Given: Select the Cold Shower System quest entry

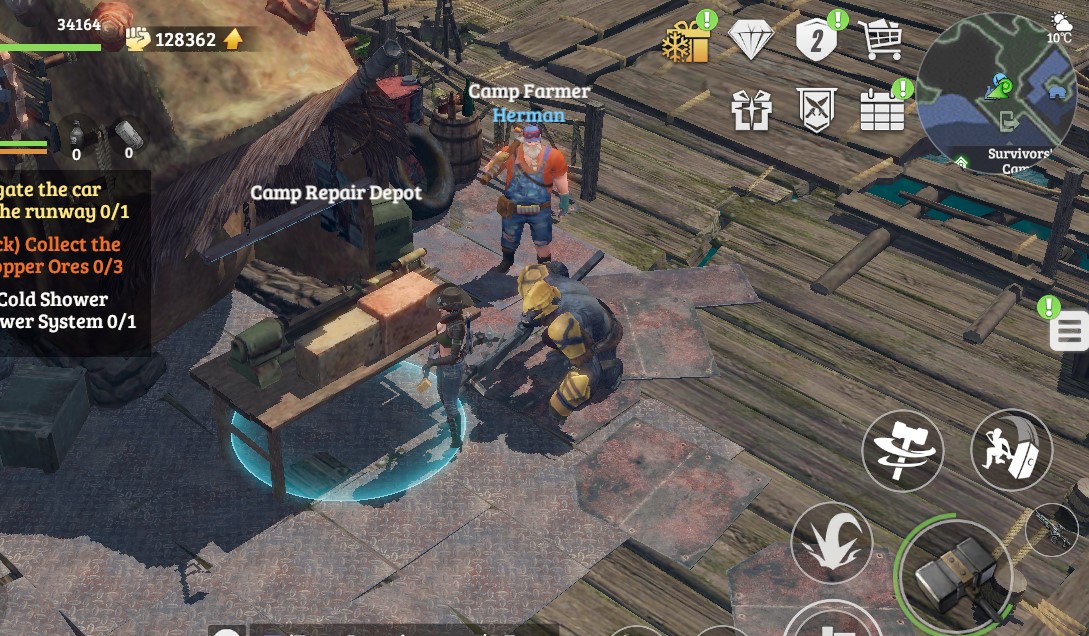Looking at the screenshot, I should 67,310.
